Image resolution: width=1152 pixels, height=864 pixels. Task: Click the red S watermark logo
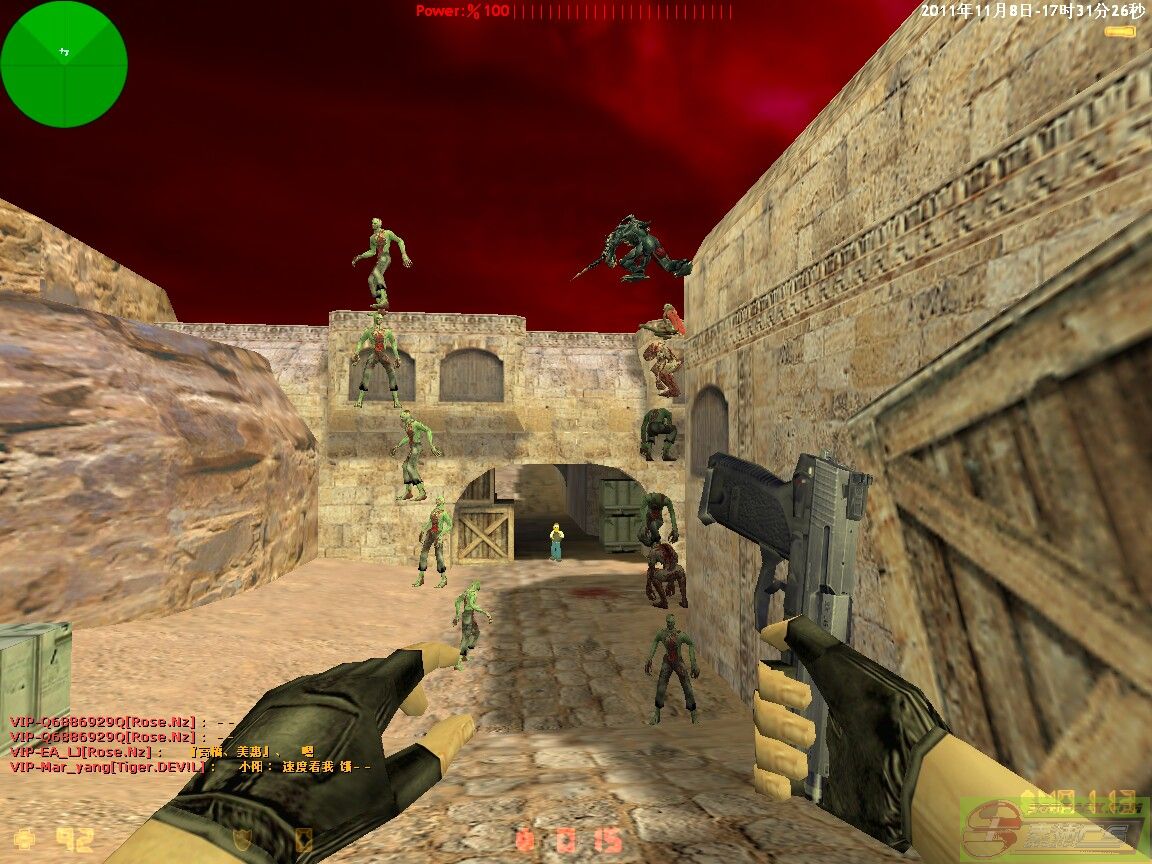989,831
